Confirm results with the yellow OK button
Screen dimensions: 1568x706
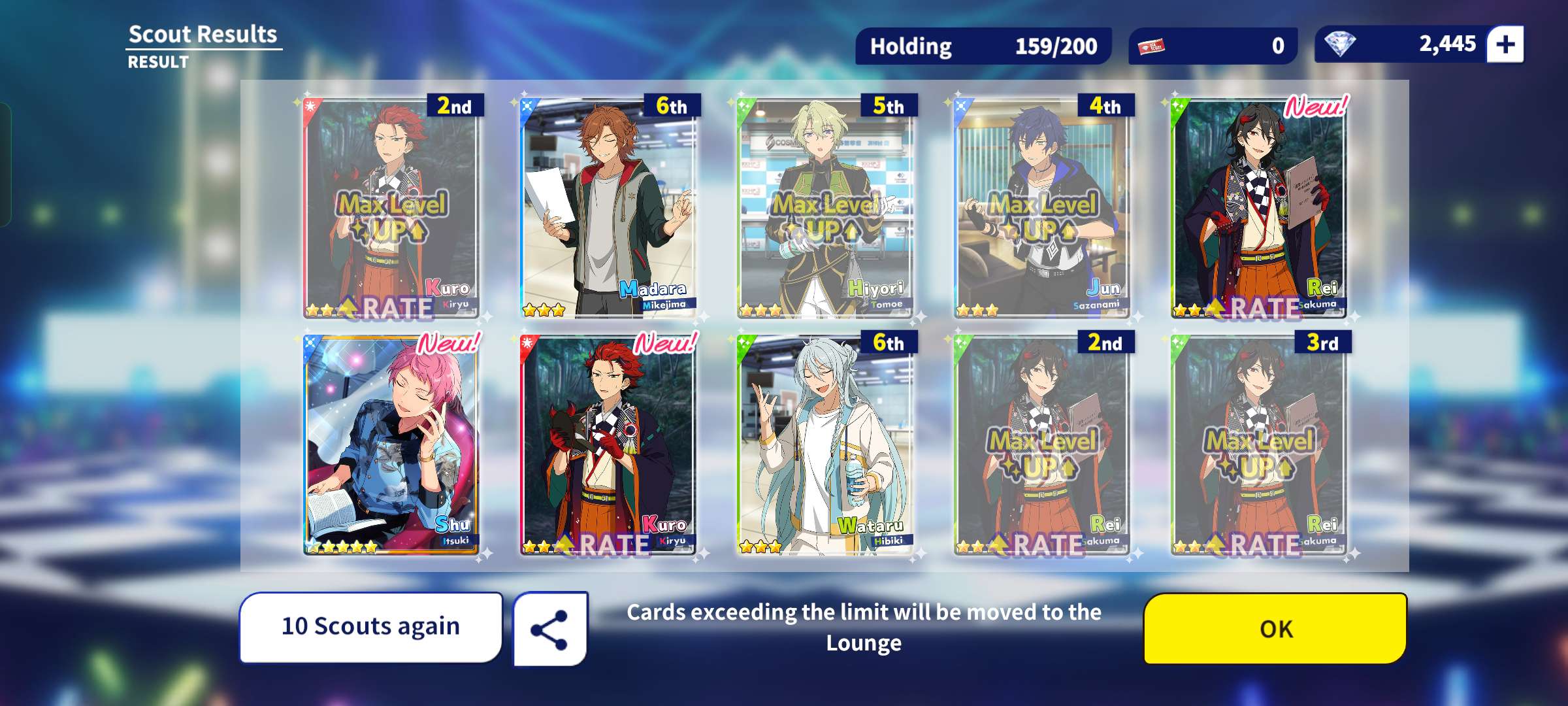[x=1275, y=628]
